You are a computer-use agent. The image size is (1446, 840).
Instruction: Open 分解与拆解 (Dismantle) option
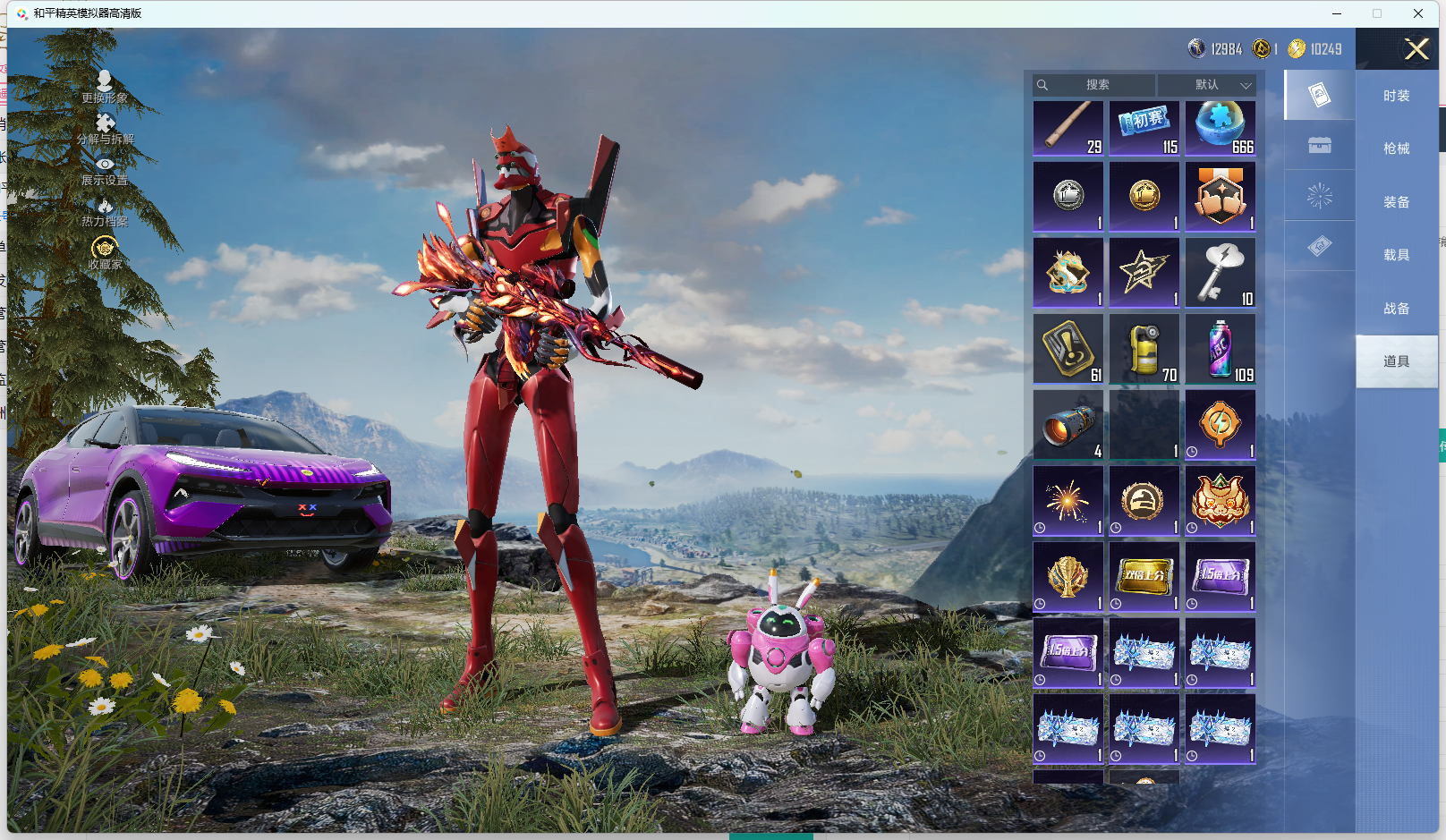pos(105,129)
